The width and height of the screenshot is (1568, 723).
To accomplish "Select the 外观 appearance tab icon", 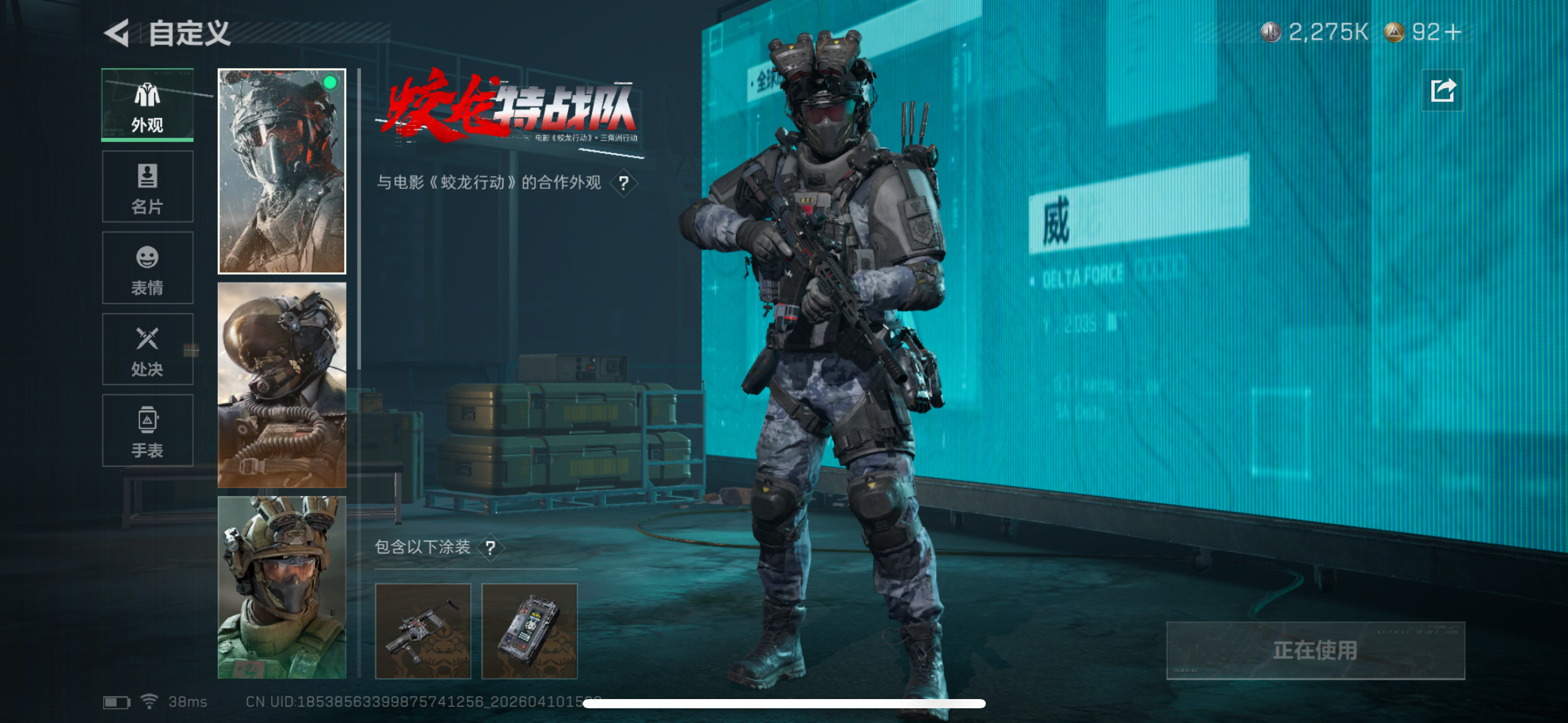I will coord(147,96).
